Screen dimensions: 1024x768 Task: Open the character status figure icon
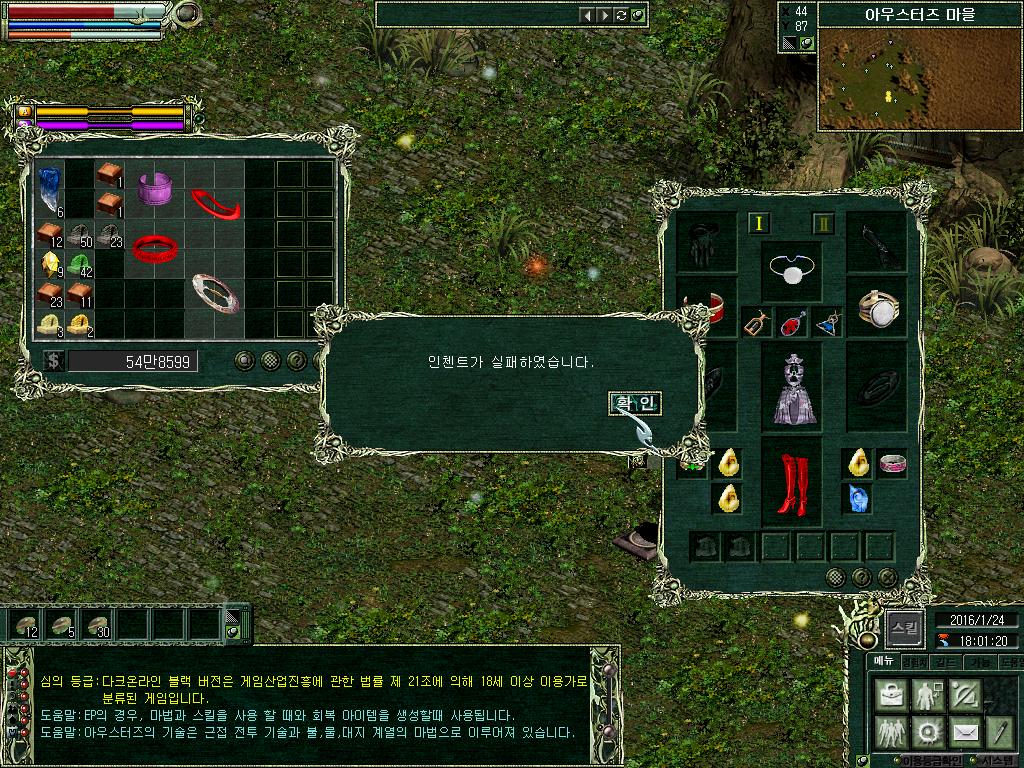(x=926, y=694)
